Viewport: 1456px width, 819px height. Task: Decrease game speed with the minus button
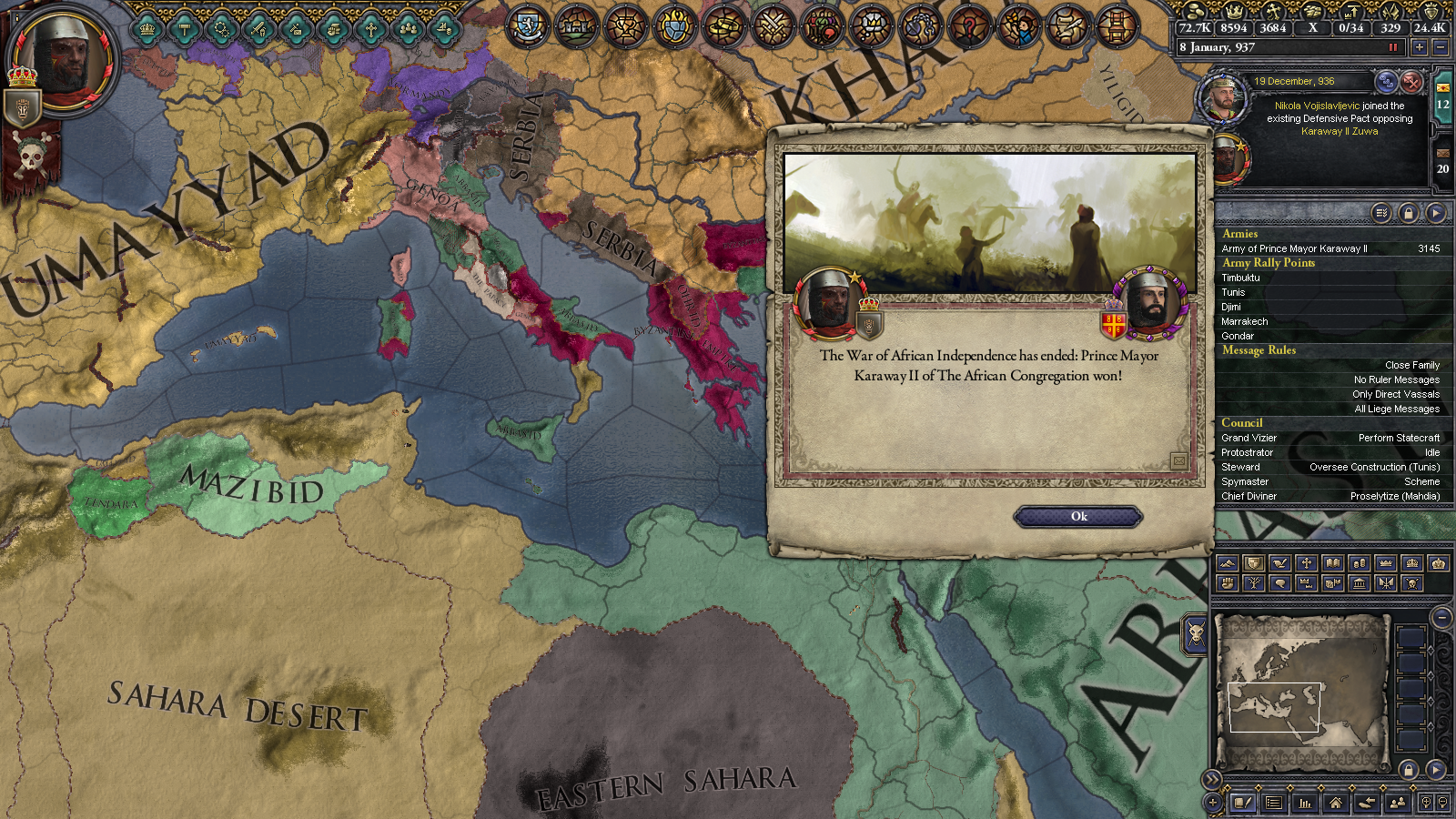tap(1440, 47)
